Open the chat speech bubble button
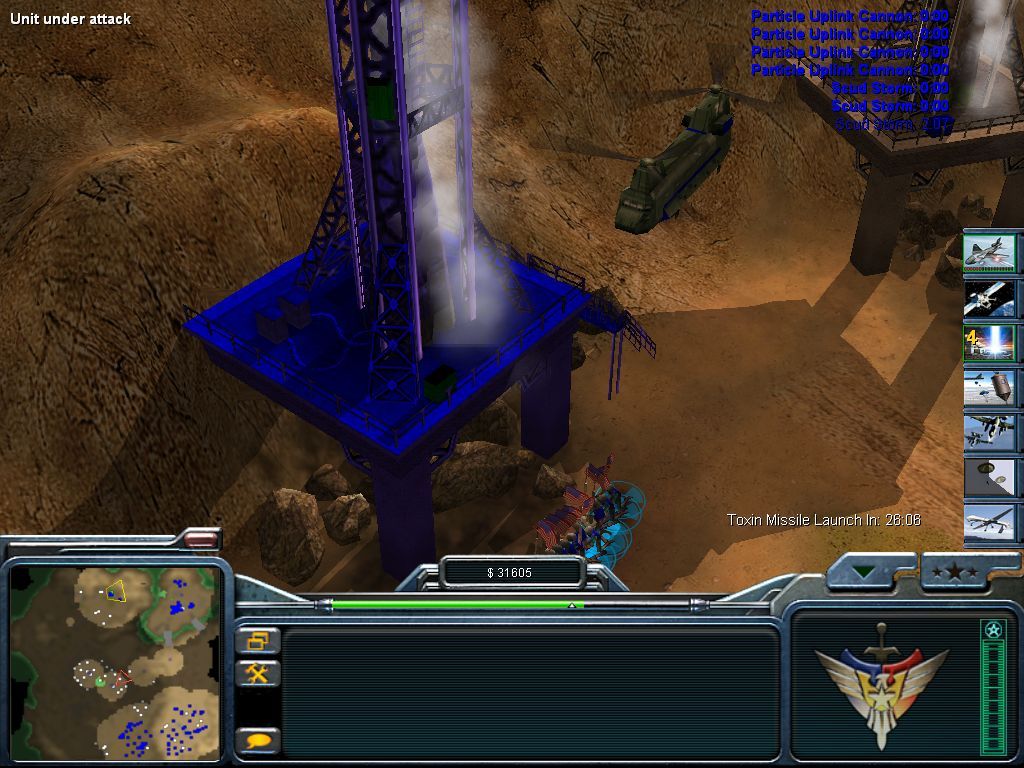 coord(258,741)
